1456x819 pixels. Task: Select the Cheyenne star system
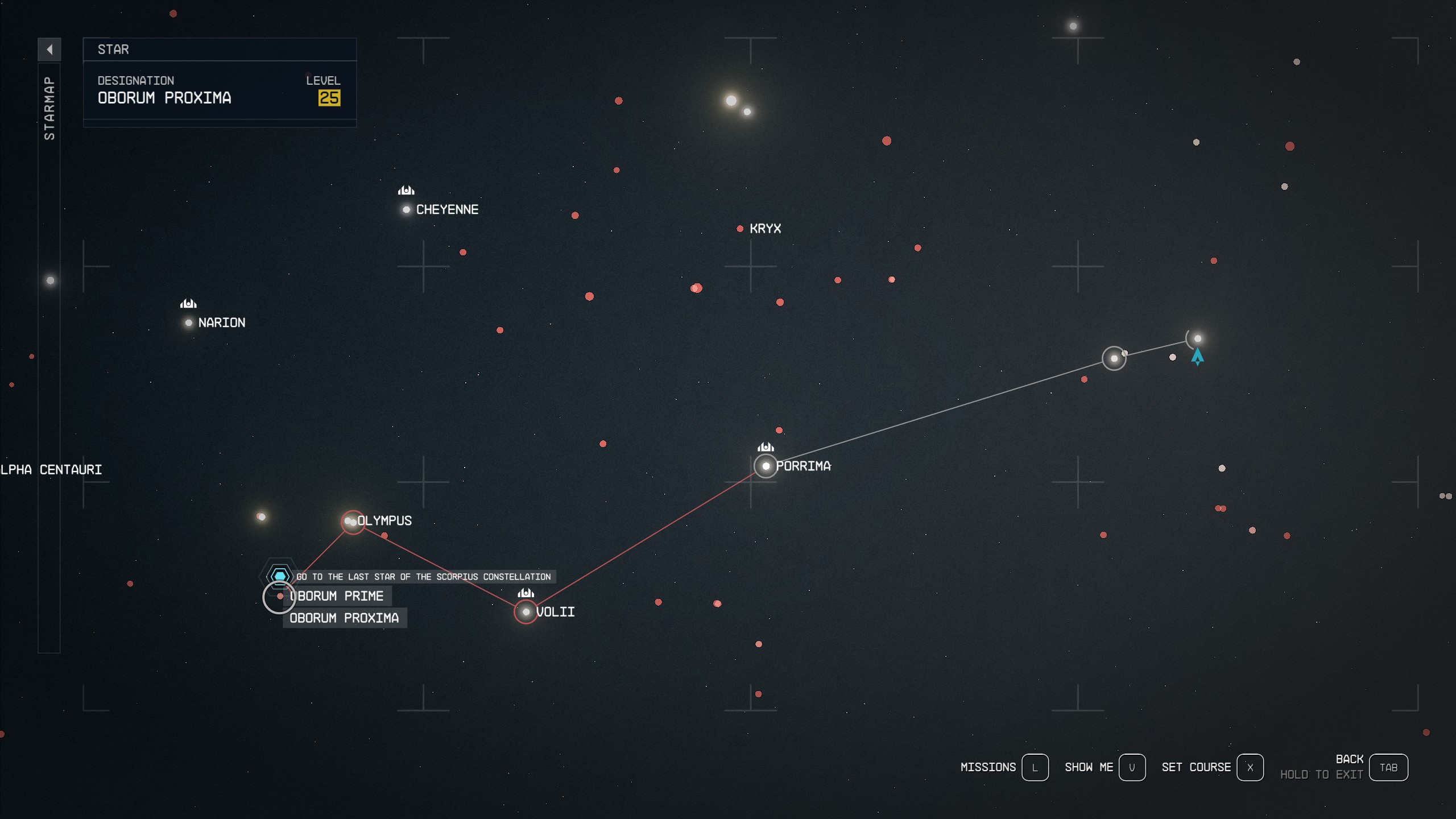point(407,209)
